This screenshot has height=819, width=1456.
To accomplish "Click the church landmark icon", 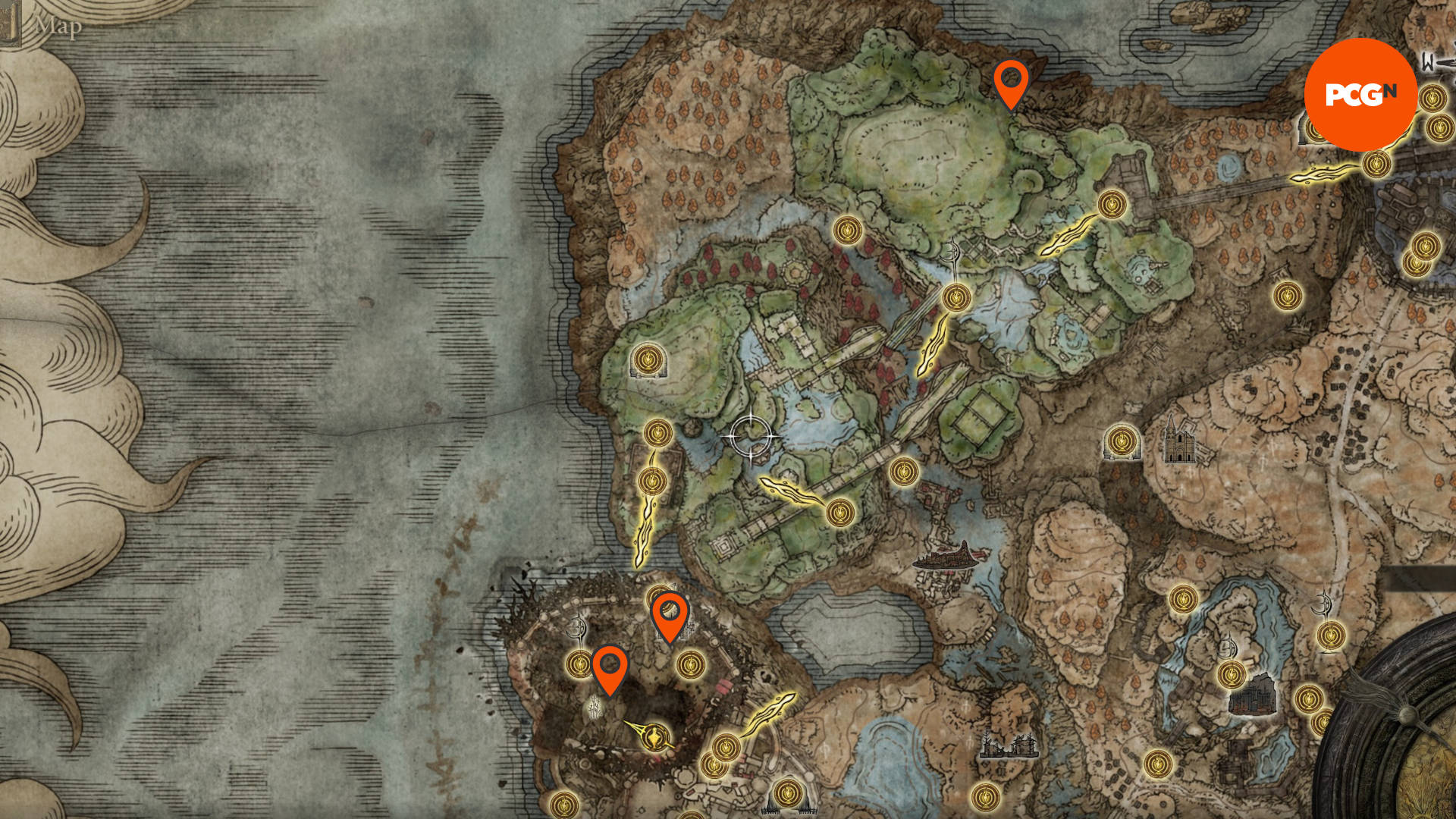I will point(1178,441).
